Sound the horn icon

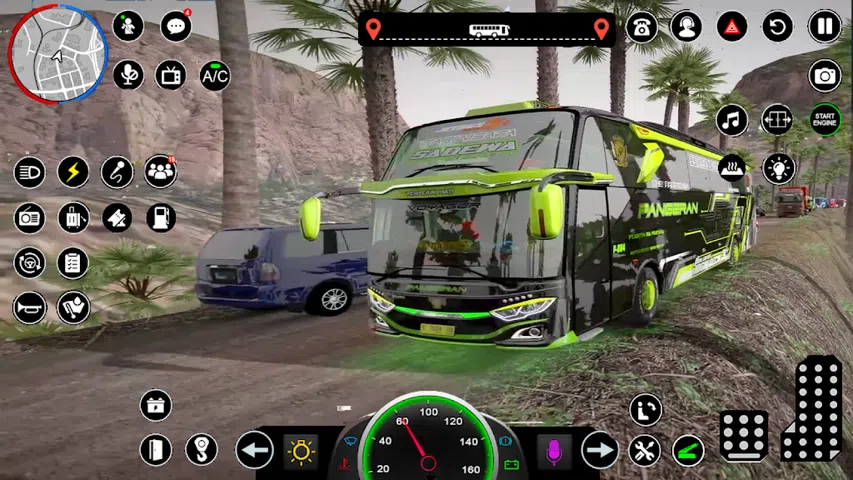[x=29, y=307]
